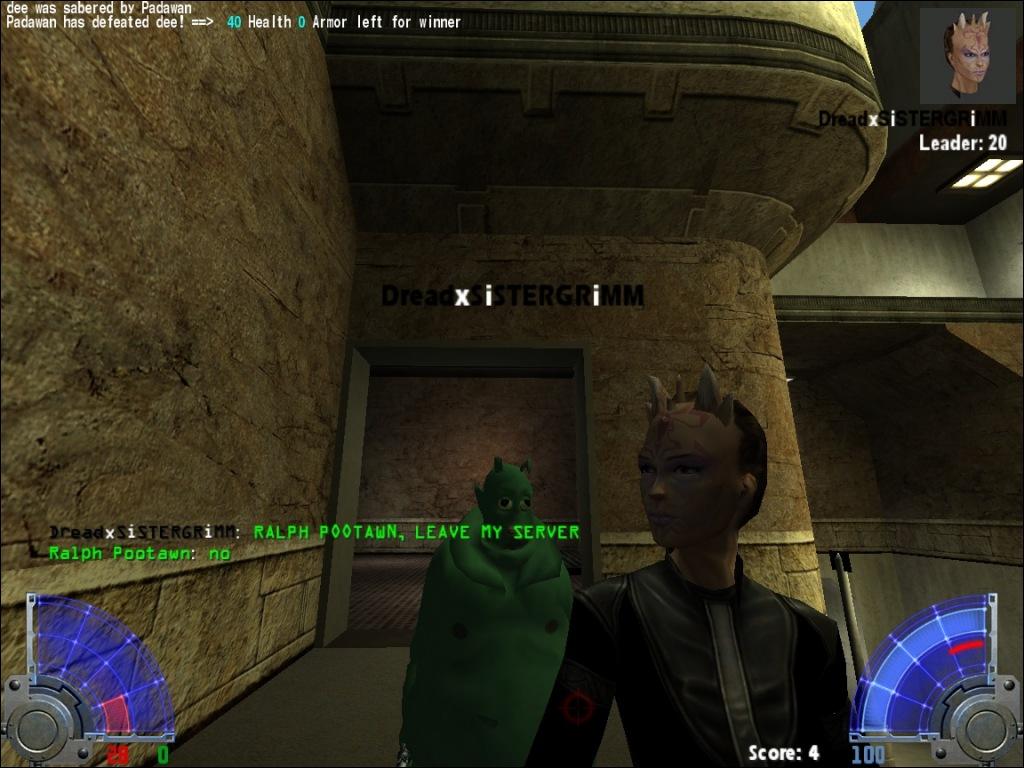Select the 'LEAVE MY SERVER' chat message
The image size is (1024, 768).
click(416, 532)
